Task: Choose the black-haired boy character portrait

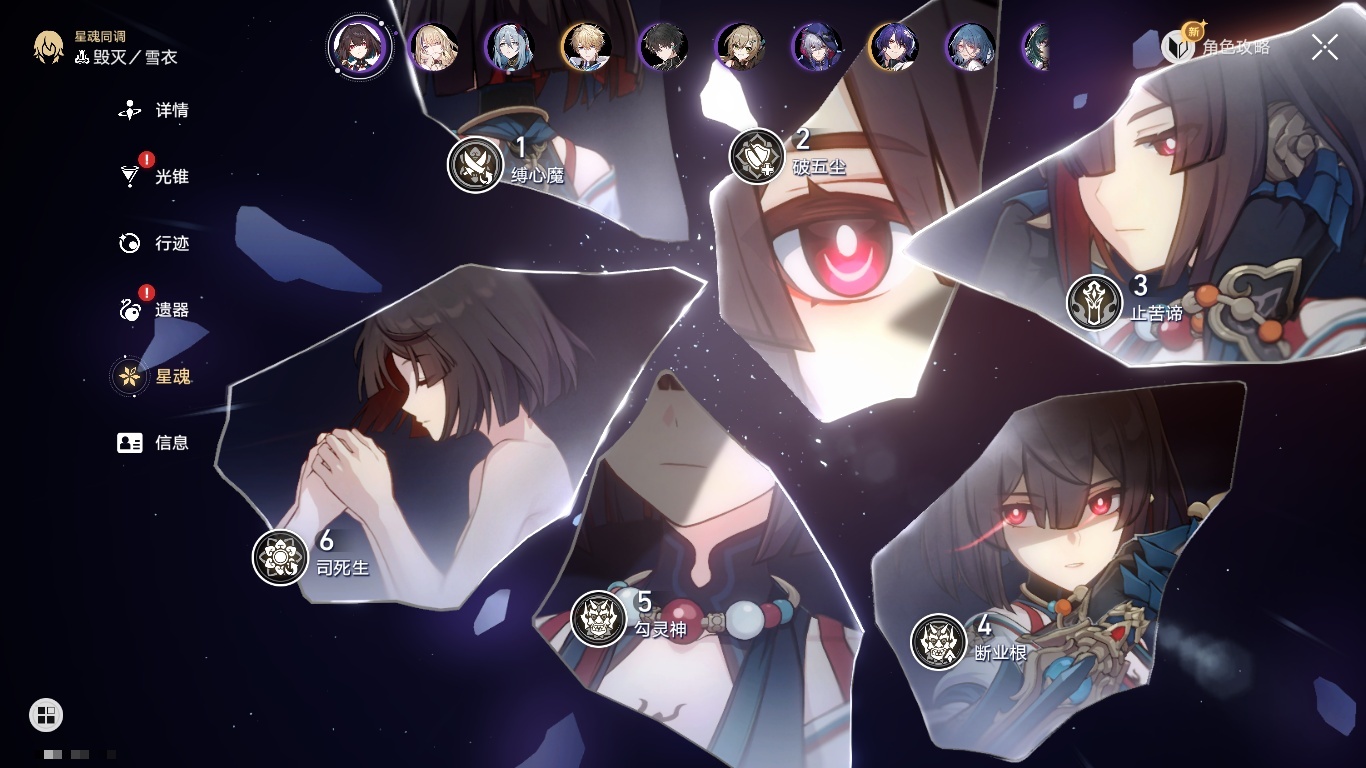Action: (664, 47)
